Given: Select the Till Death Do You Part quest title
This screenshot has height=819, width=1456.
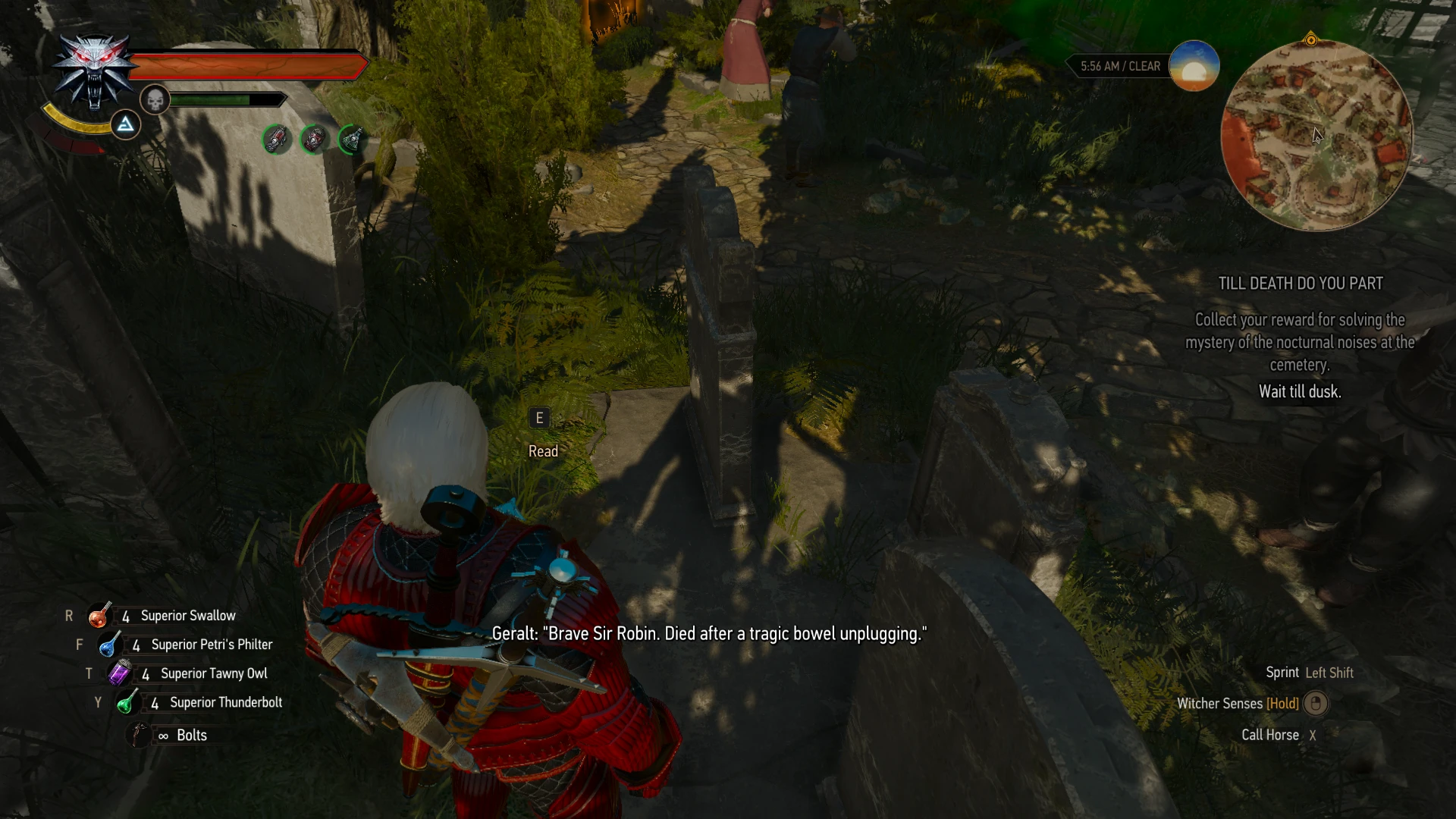Looking at the screenshot, I should (x=1299, y=283).
